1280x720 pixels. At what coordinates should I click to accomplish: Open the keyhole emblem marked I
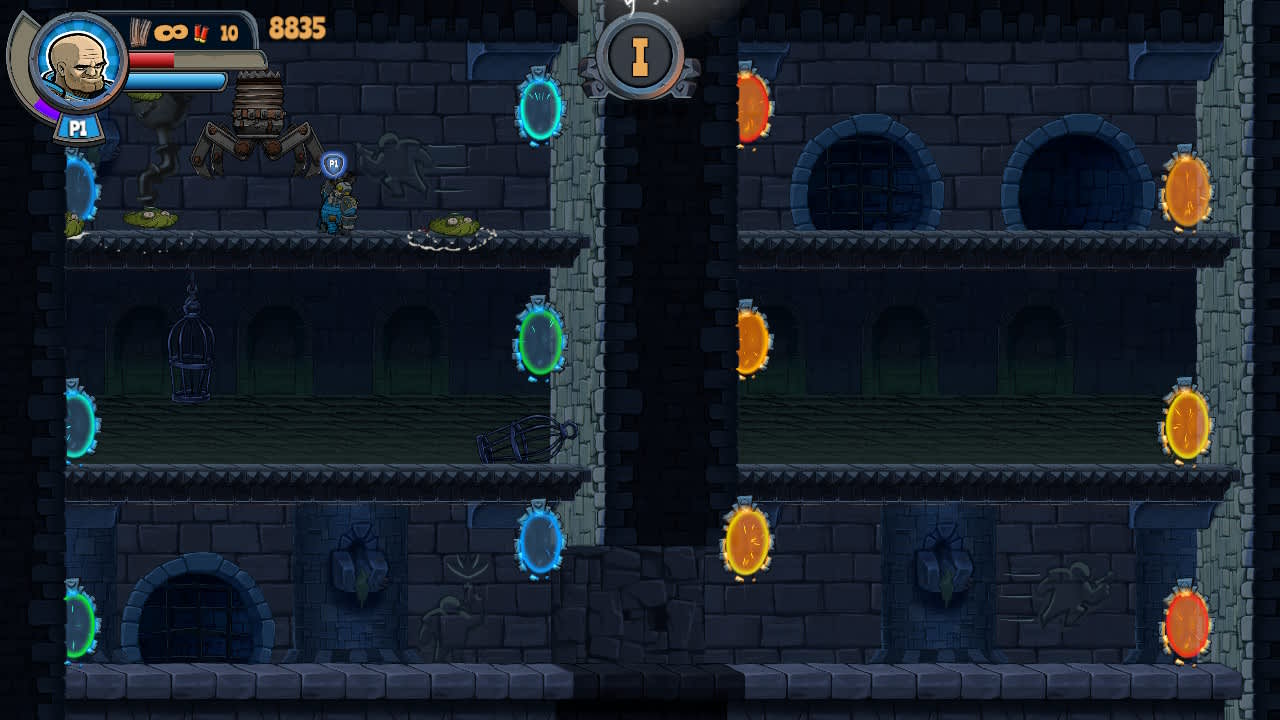pos(641,57)
